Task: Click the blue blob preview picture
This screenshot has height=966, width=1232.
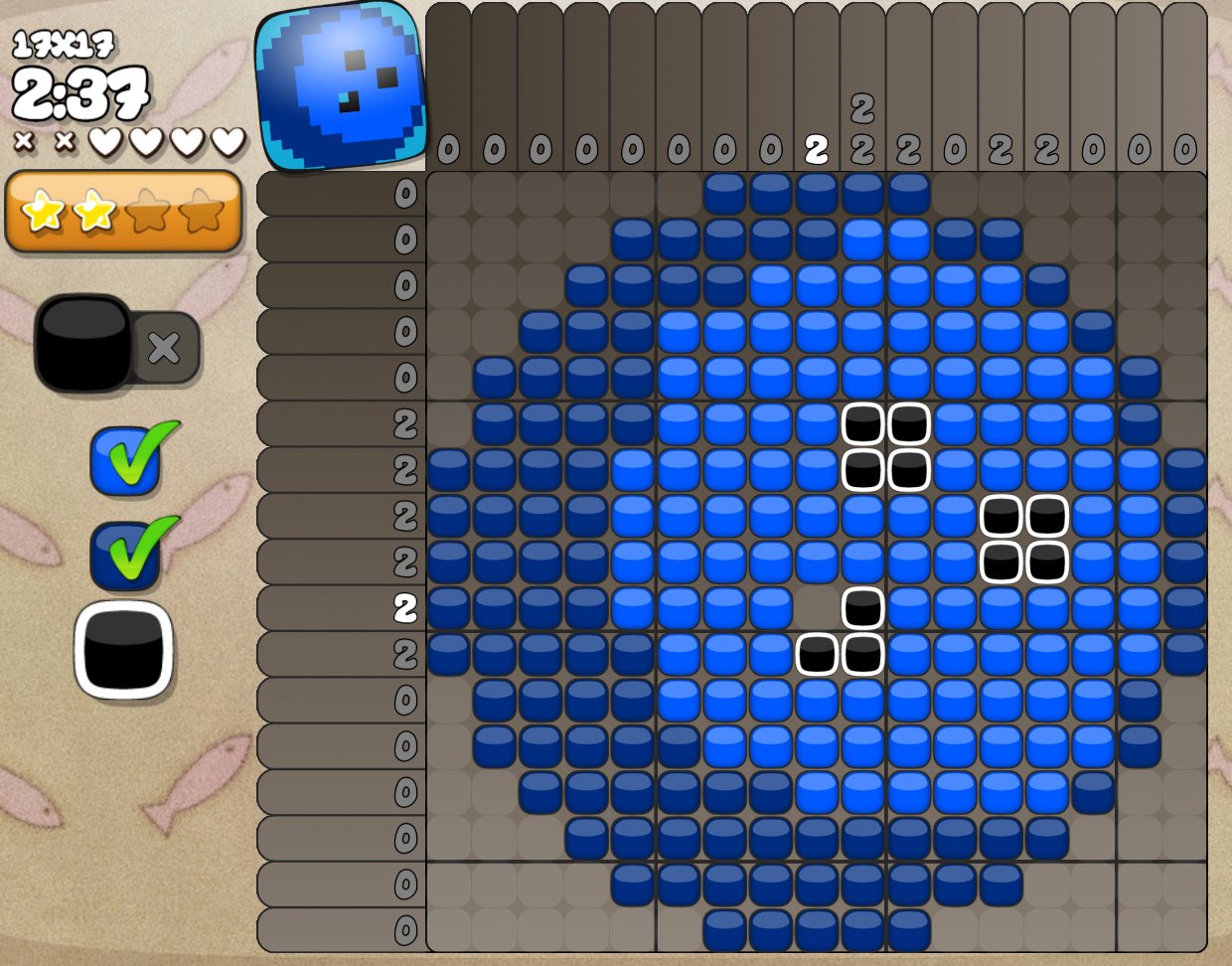Action: [x=342, y=86]
